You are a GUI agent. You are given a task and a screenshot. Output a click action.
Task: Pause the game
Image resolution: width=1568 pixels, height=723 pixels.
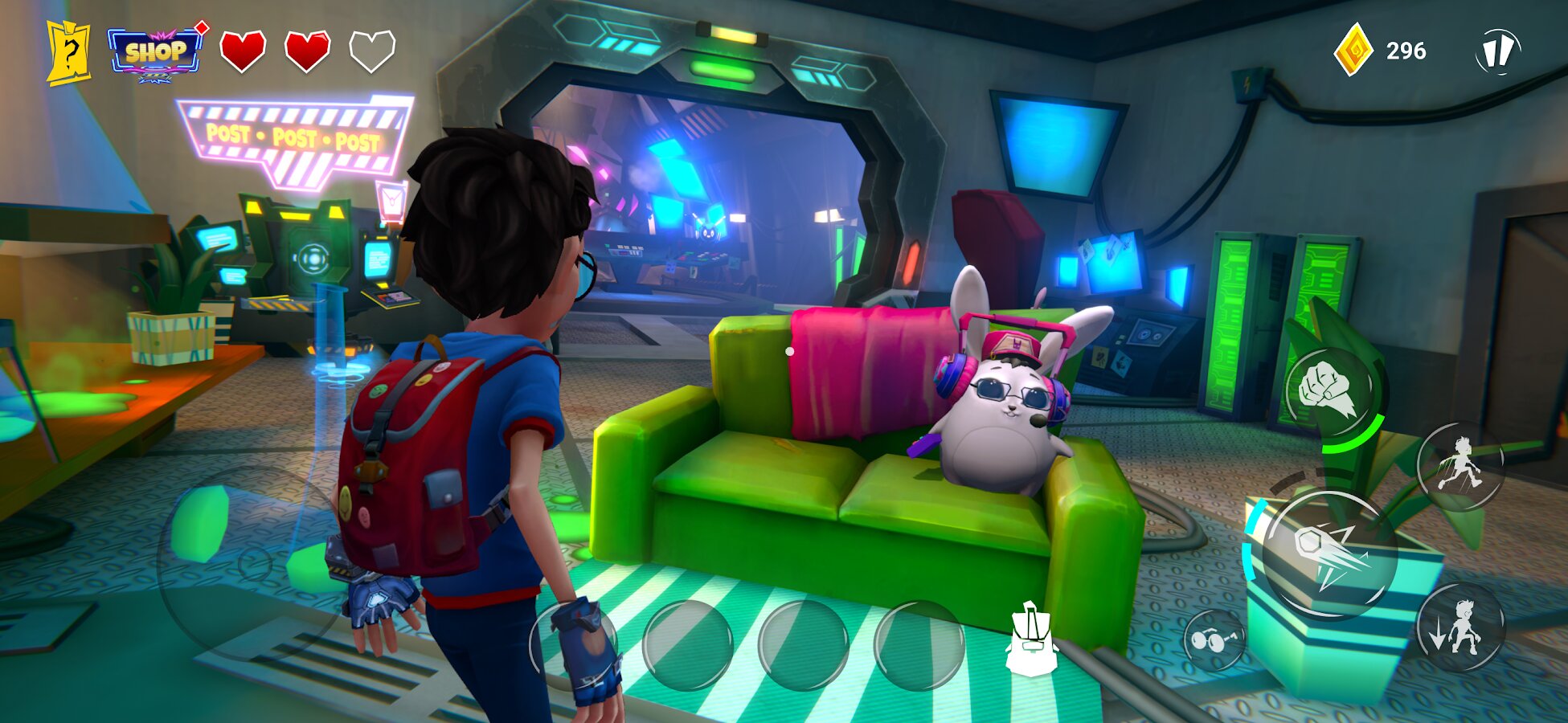point(1497,52)
